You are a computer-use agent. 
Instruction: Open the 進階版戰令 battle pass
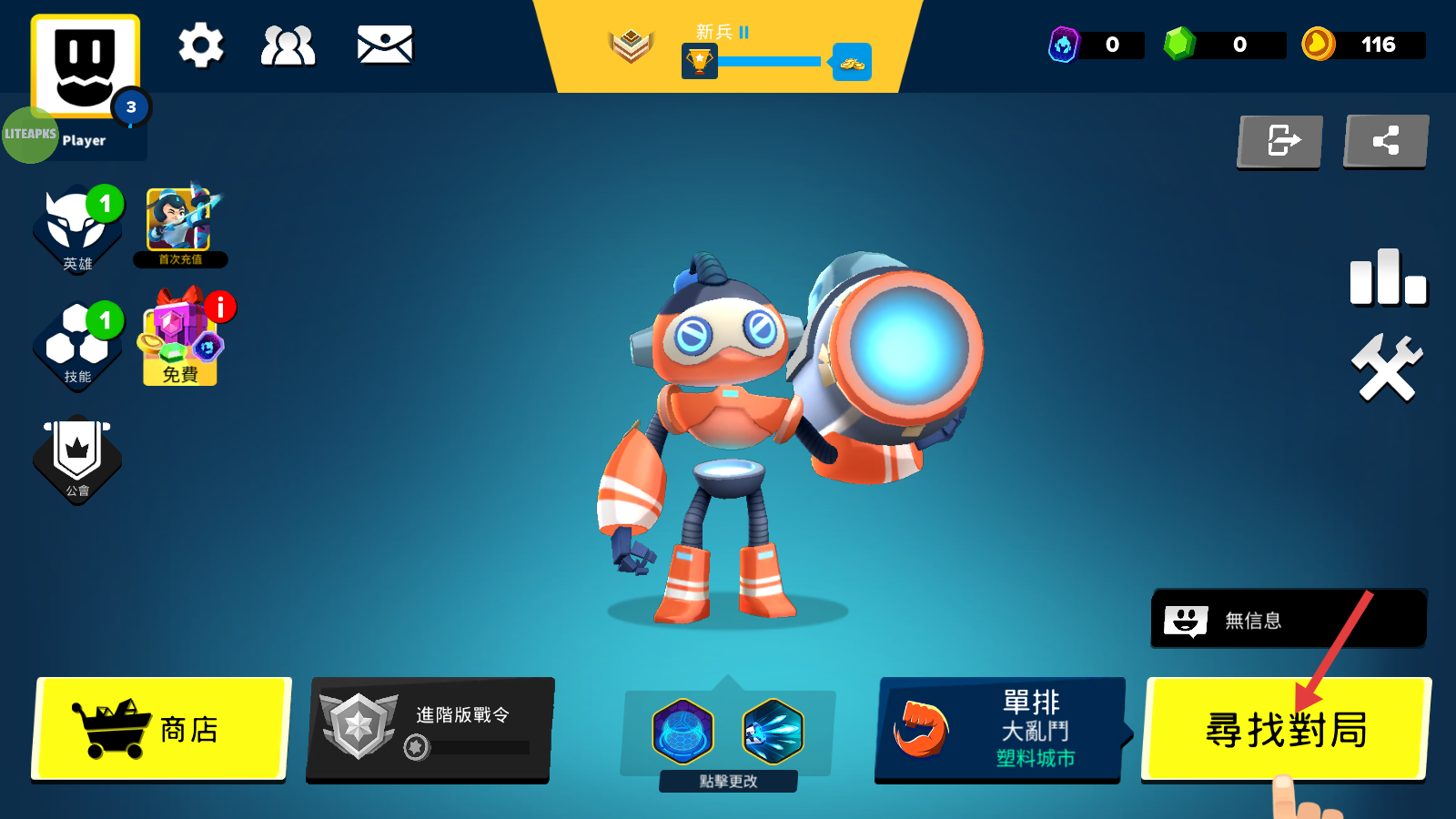(430, 729)
